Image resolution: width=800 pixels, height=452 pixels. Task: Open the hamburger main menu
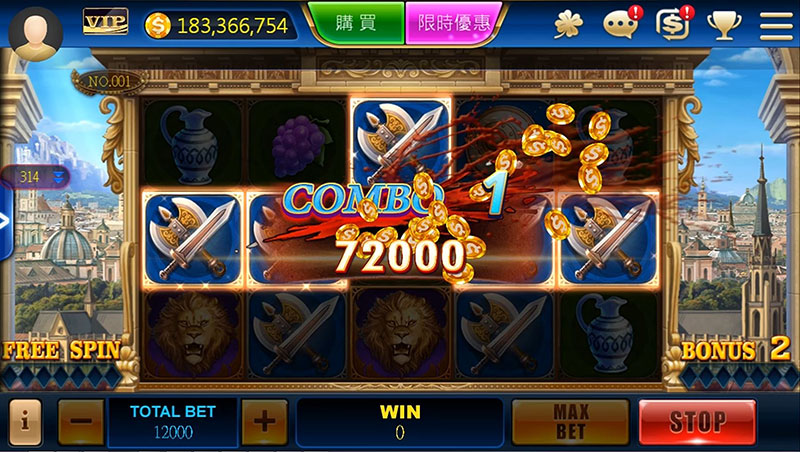pos(775,24)
